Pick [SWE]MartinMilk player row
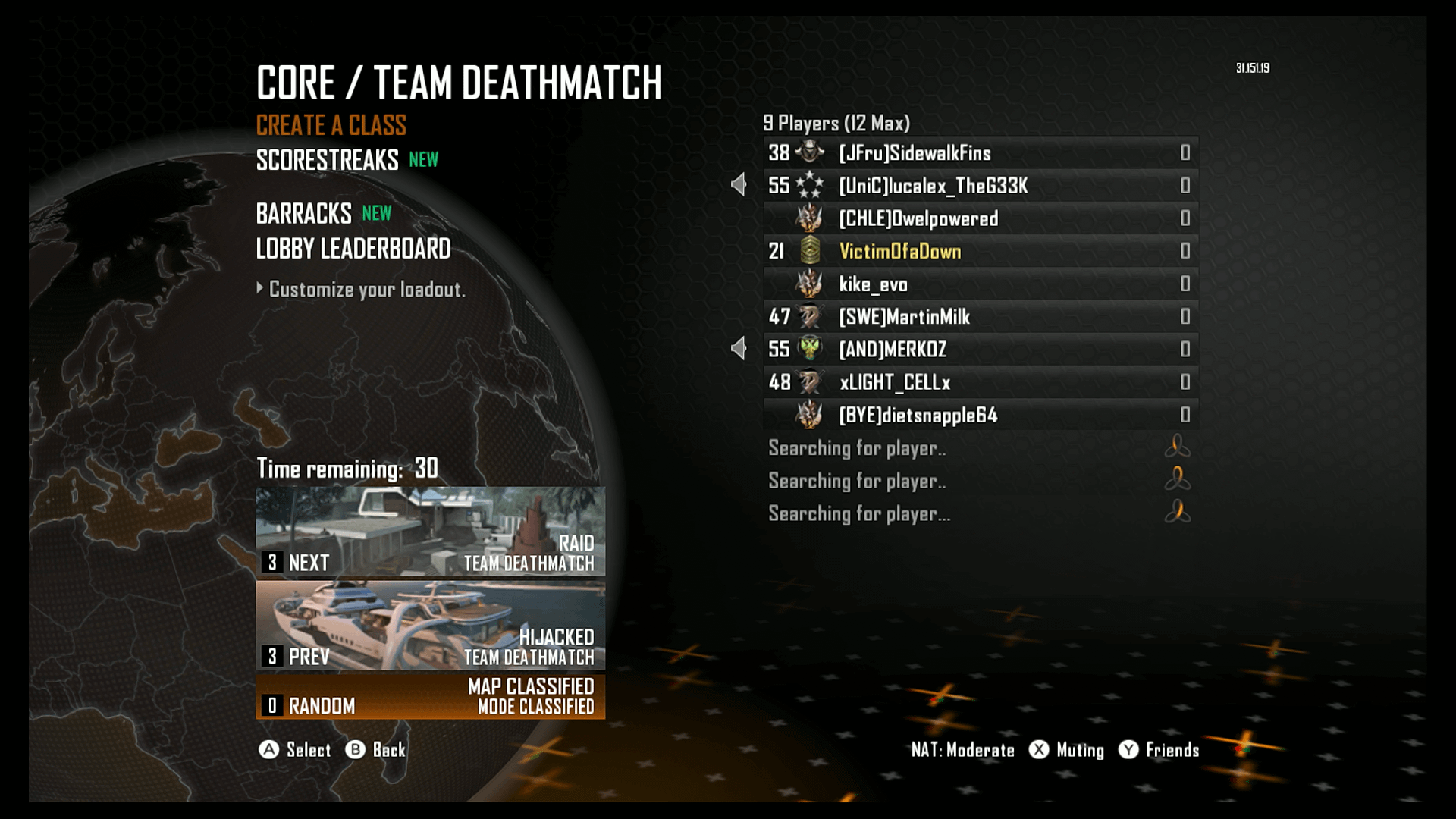The height and width of the screenshot is (819, 1456). 980,317
